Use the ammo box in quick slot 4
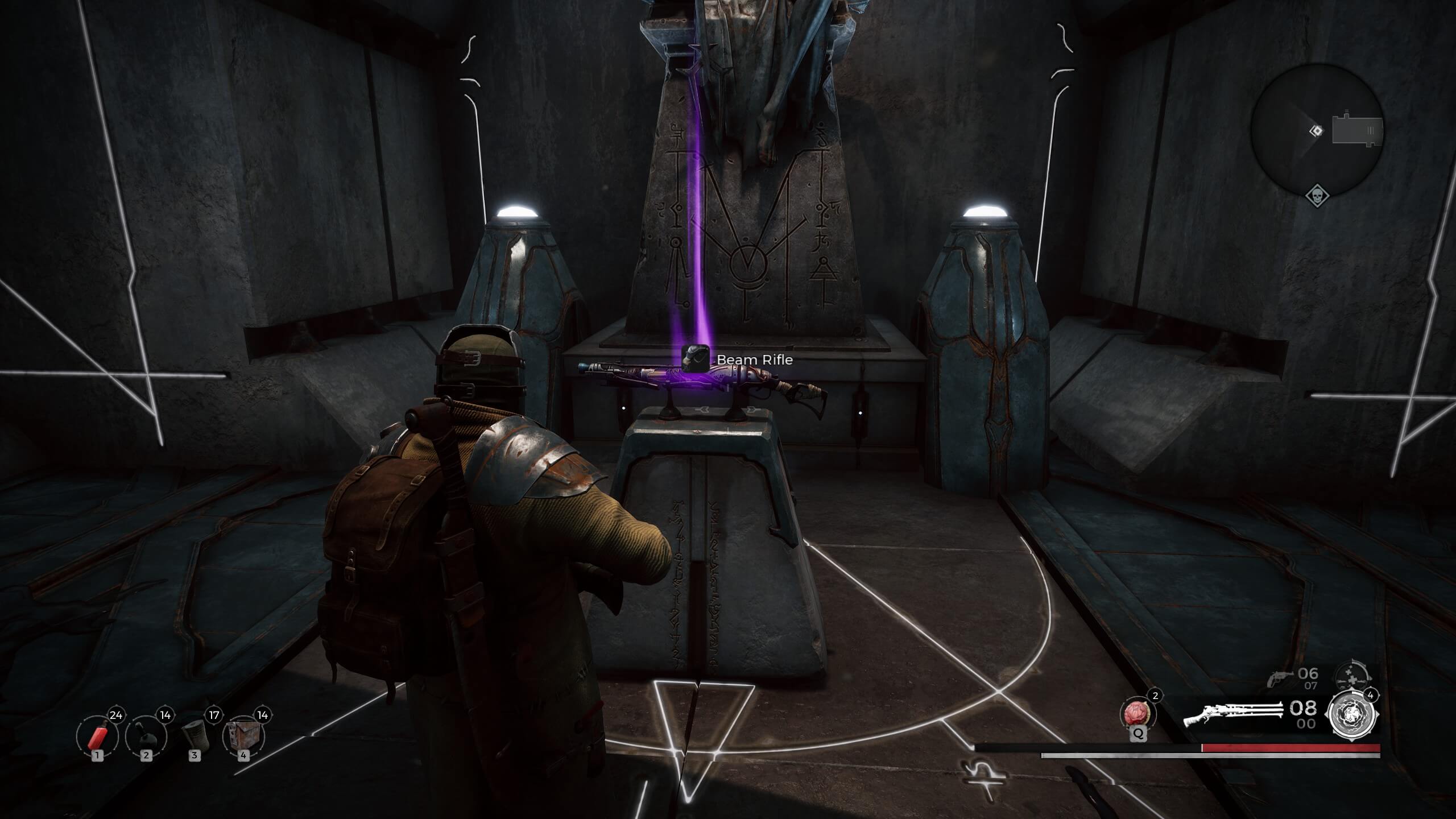 click(x=244, y=735)
